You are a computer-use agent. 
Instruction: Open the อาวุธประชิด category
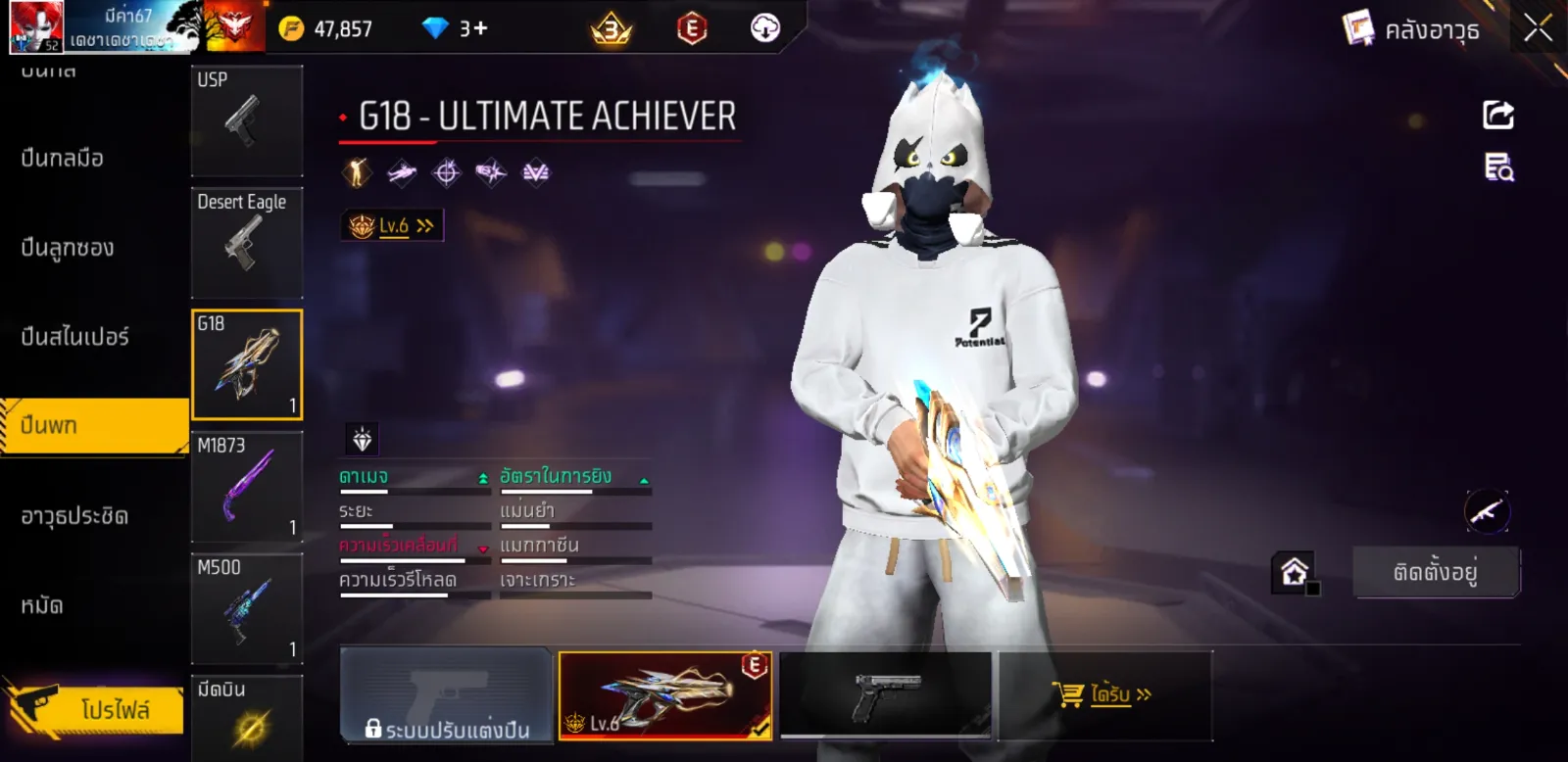(x=74, y=515)
